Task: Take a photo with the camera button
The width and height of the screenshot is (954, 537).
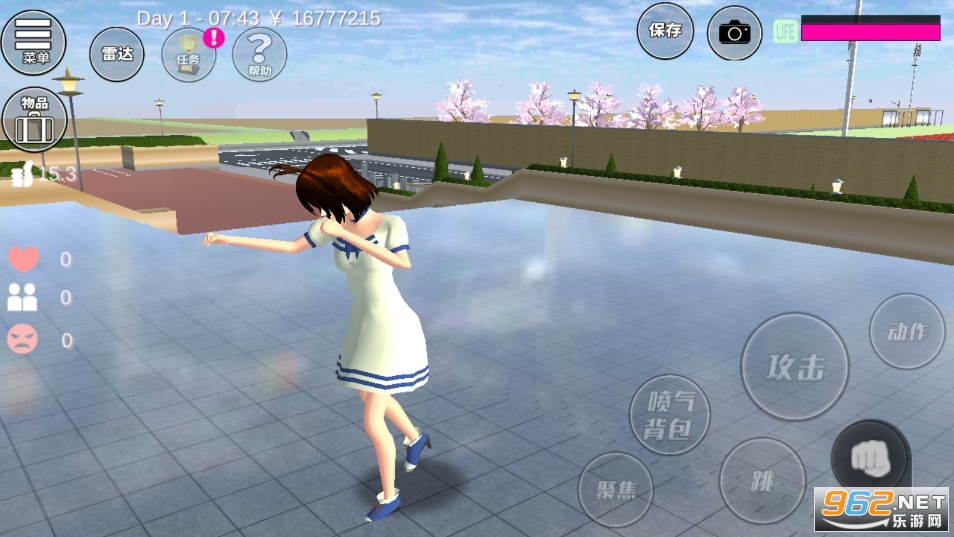Action: (x=734, y=33)
